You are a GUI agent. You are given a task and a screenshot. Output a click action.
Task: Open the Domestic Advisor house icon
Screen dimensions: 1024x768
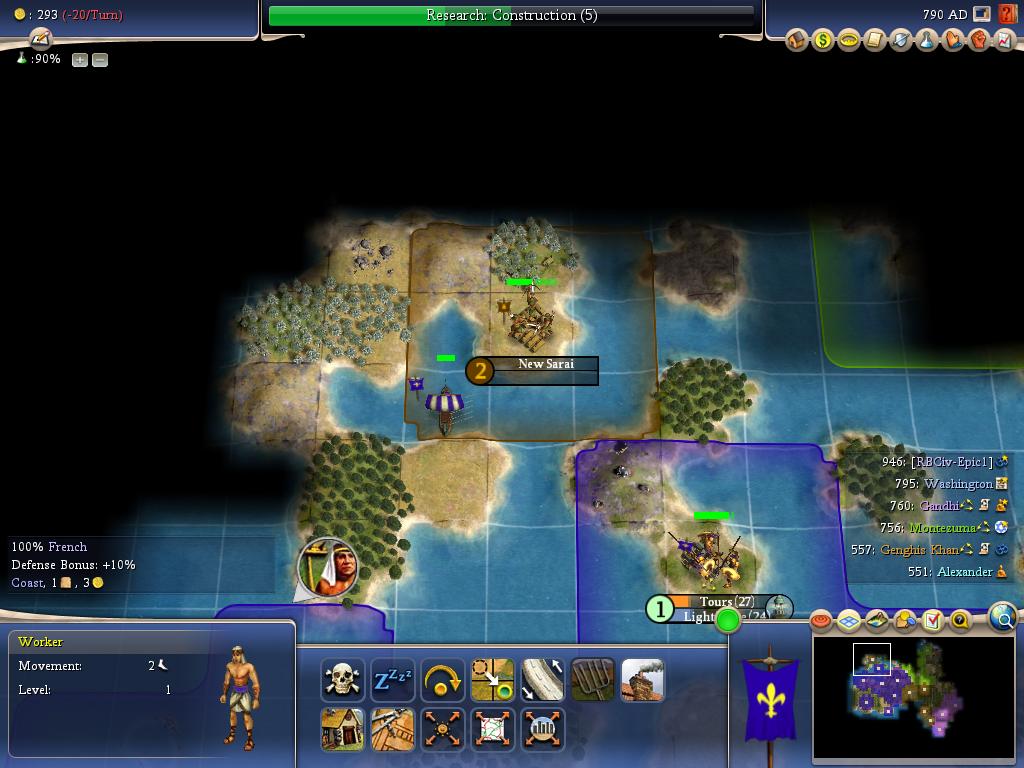tap(797, 40)
